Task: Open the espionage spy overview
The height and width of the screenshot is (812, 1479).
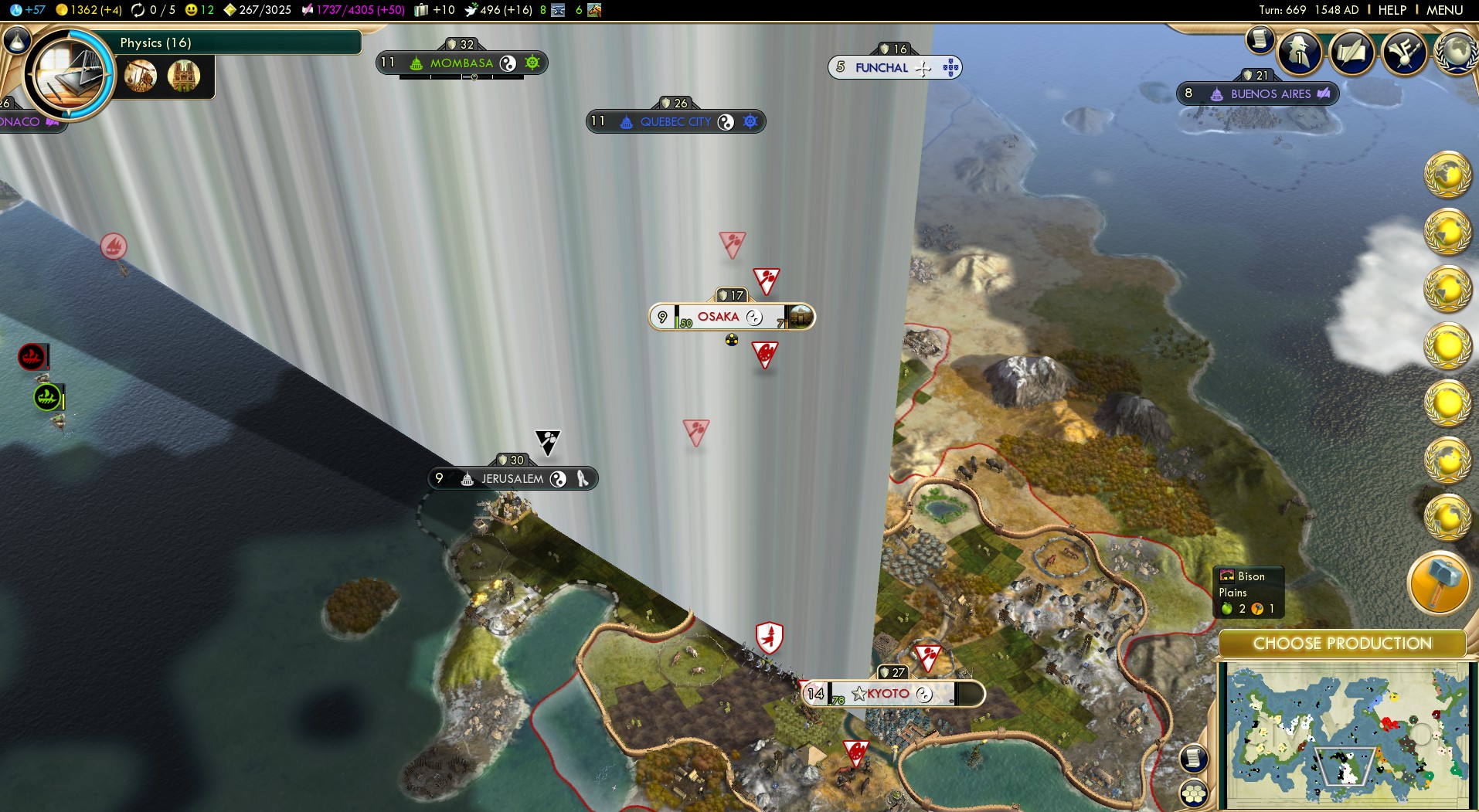Action: coord(1299,52)
